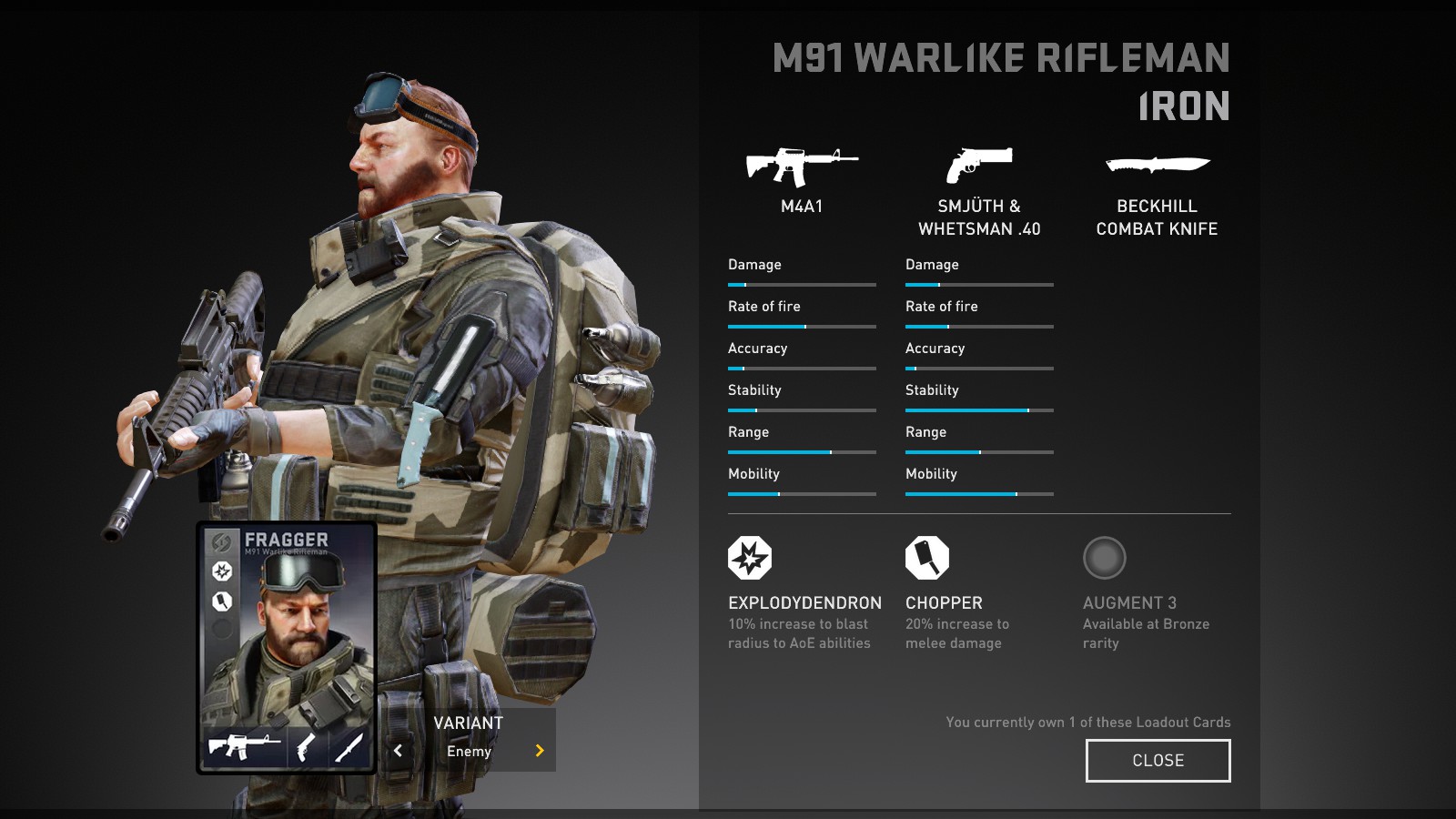Click the Chopper augment icon
The height and width of the screenshot is (819, 1456).
click(927, 558)
